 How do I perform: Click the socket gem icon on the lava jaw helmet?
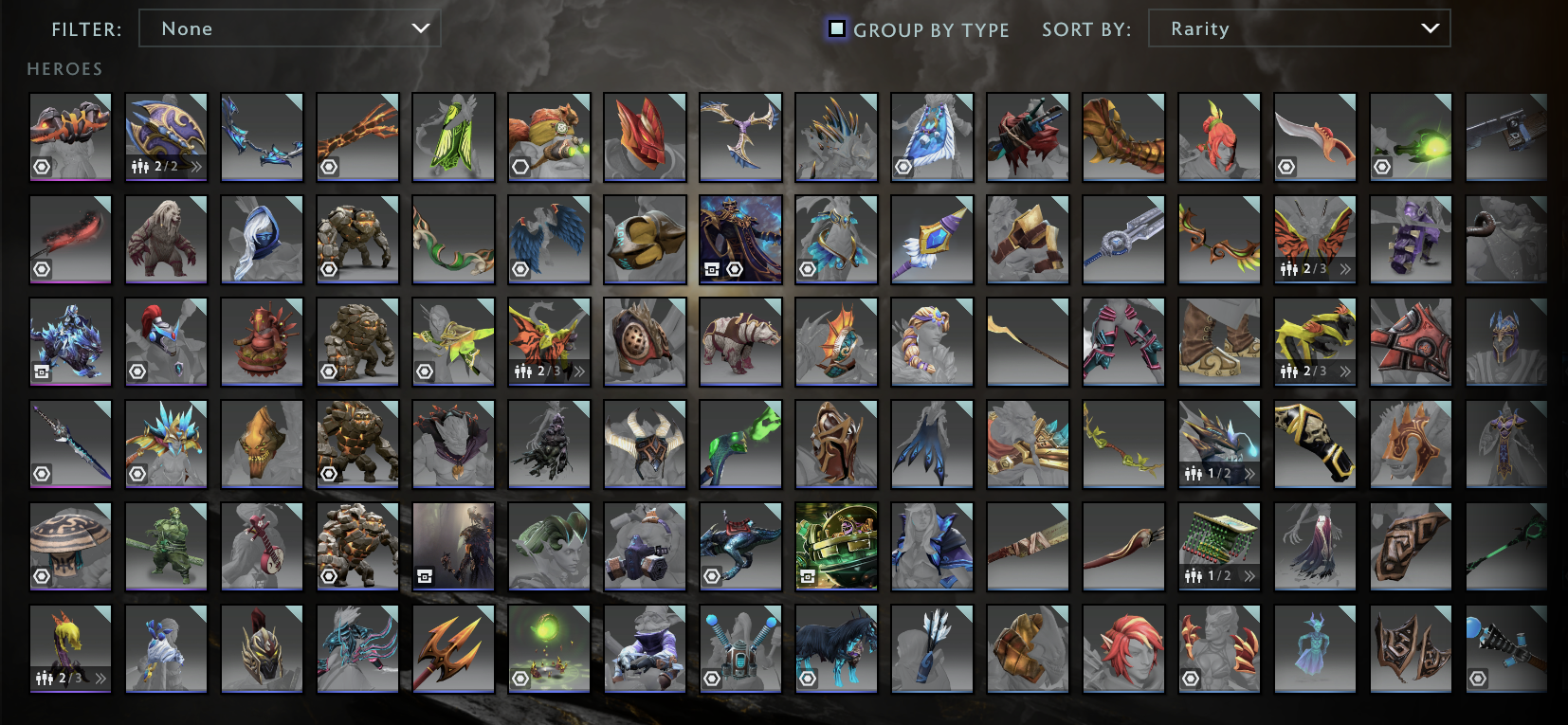coord(42,166)
